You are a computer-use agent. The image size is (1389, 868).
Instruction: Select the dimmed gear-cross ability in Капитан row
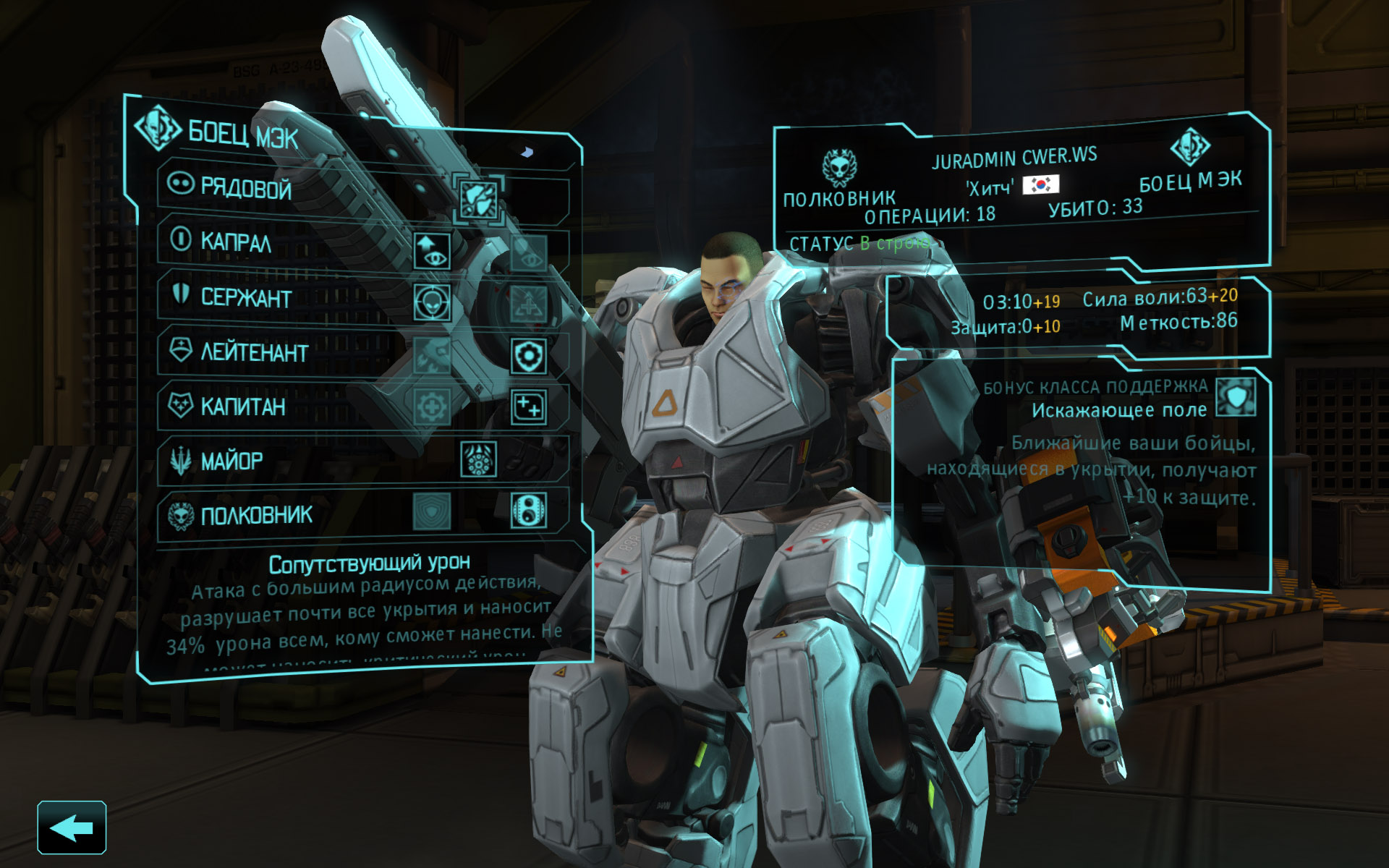click(432, 407)
